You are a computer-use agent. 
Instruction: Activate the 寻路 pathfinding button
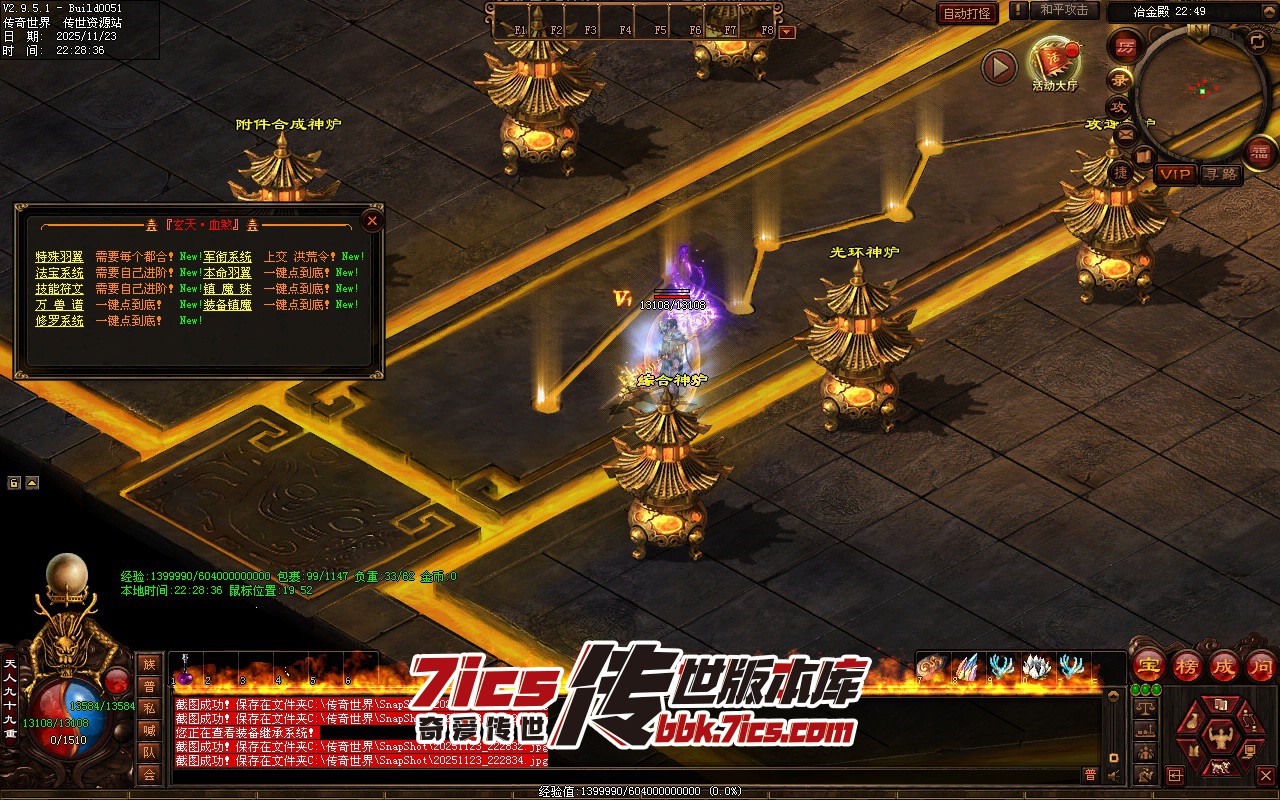(1221, 174)
